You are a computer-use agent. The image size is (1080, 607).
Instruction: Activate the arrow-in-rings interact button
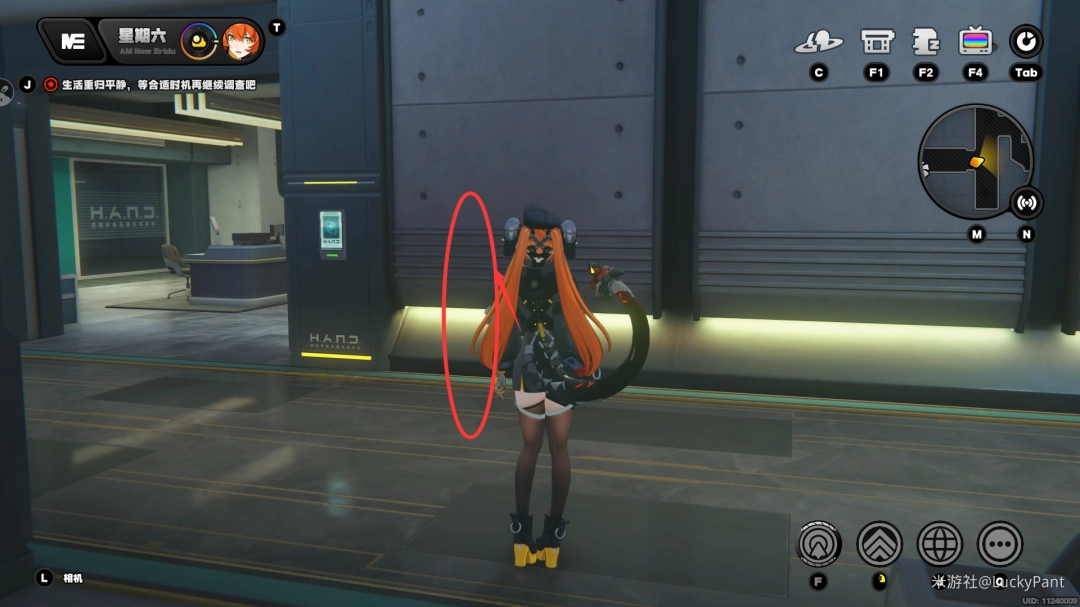[x=820, y=544]
